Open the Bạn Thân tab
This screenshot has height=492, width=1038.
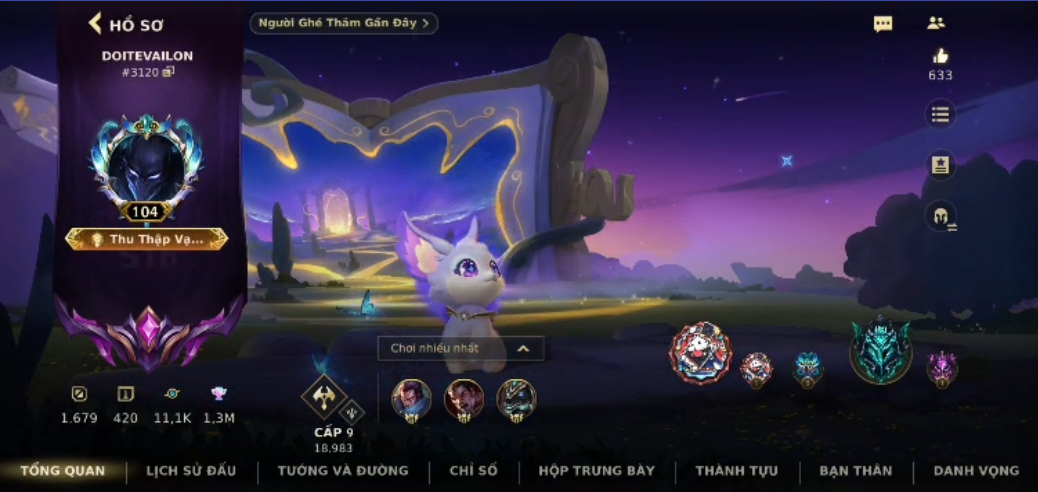click(855, 470)
